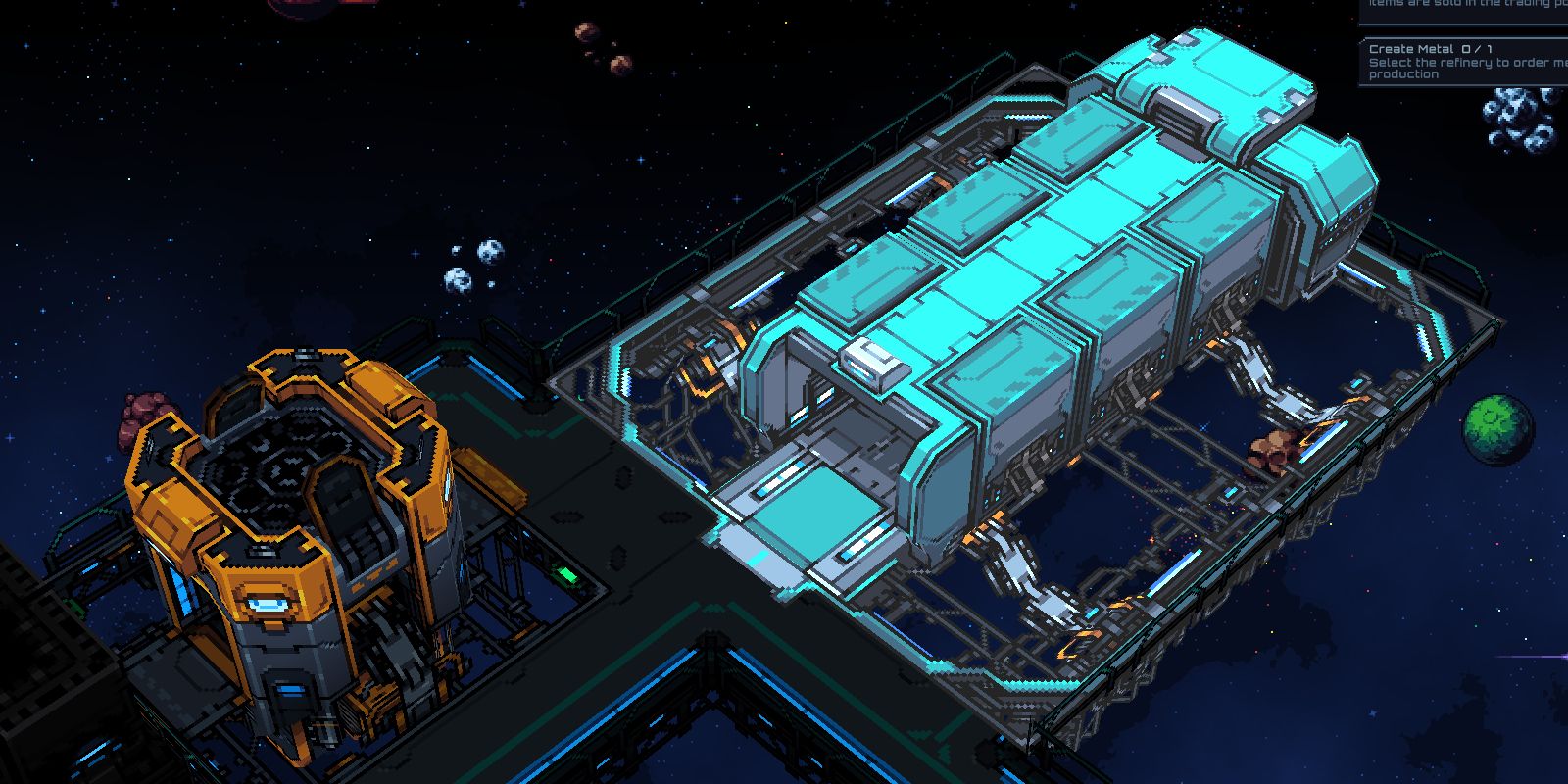
Task: Click the small arrow beside the Create Metal panel
Action: click(1360, 41)
